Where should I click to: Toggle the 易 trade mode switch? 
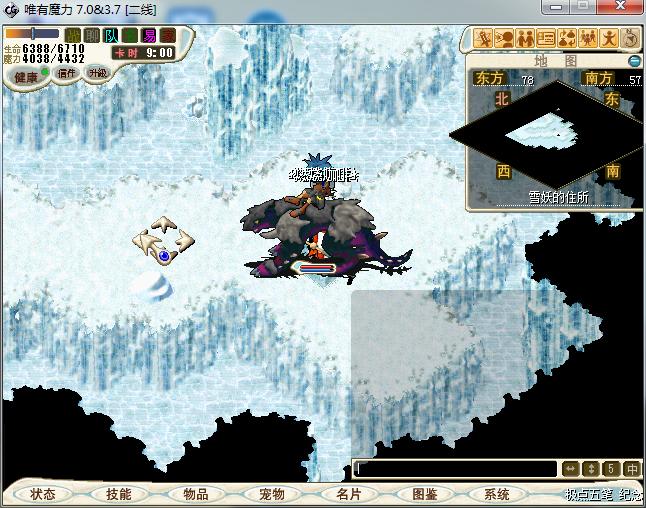(x=149, y=35)
